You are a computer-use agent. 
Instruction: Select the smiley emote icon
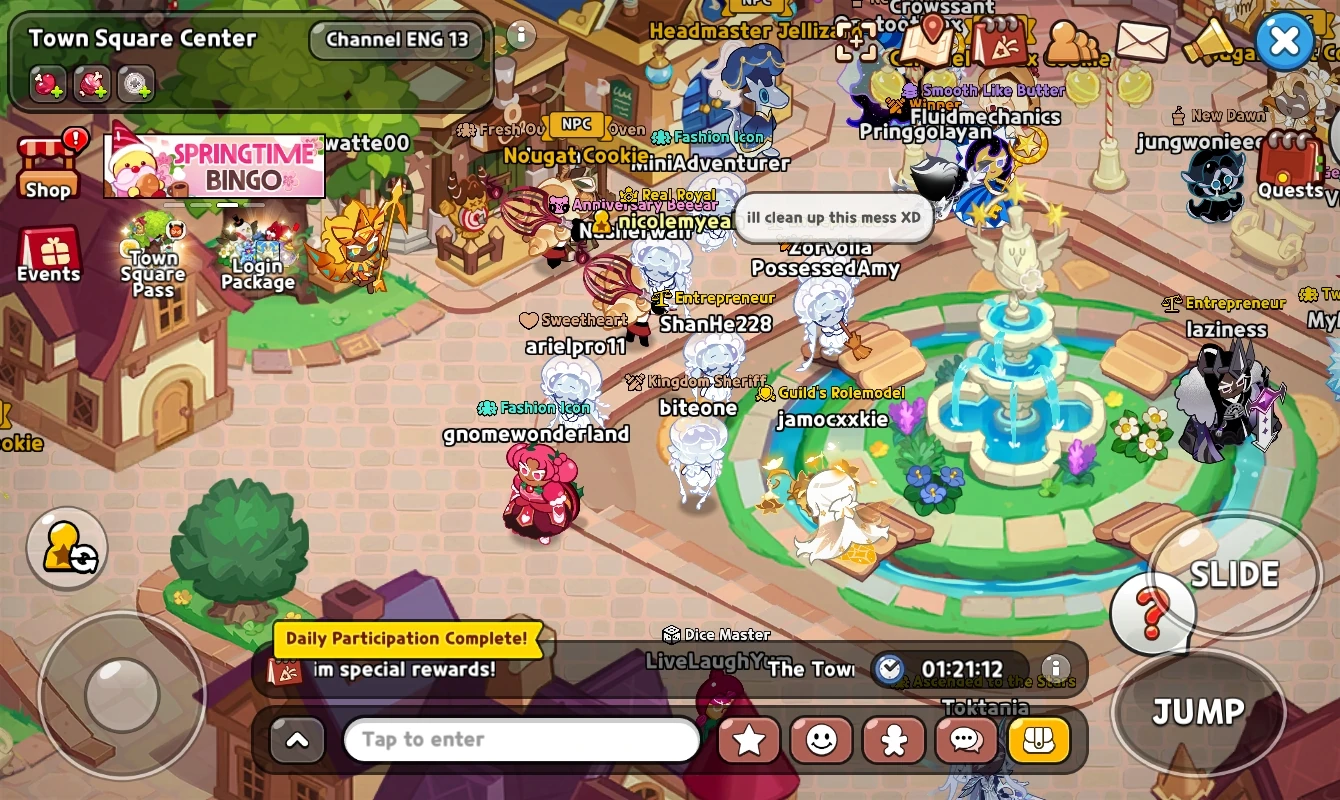click(x=821, y=740)
